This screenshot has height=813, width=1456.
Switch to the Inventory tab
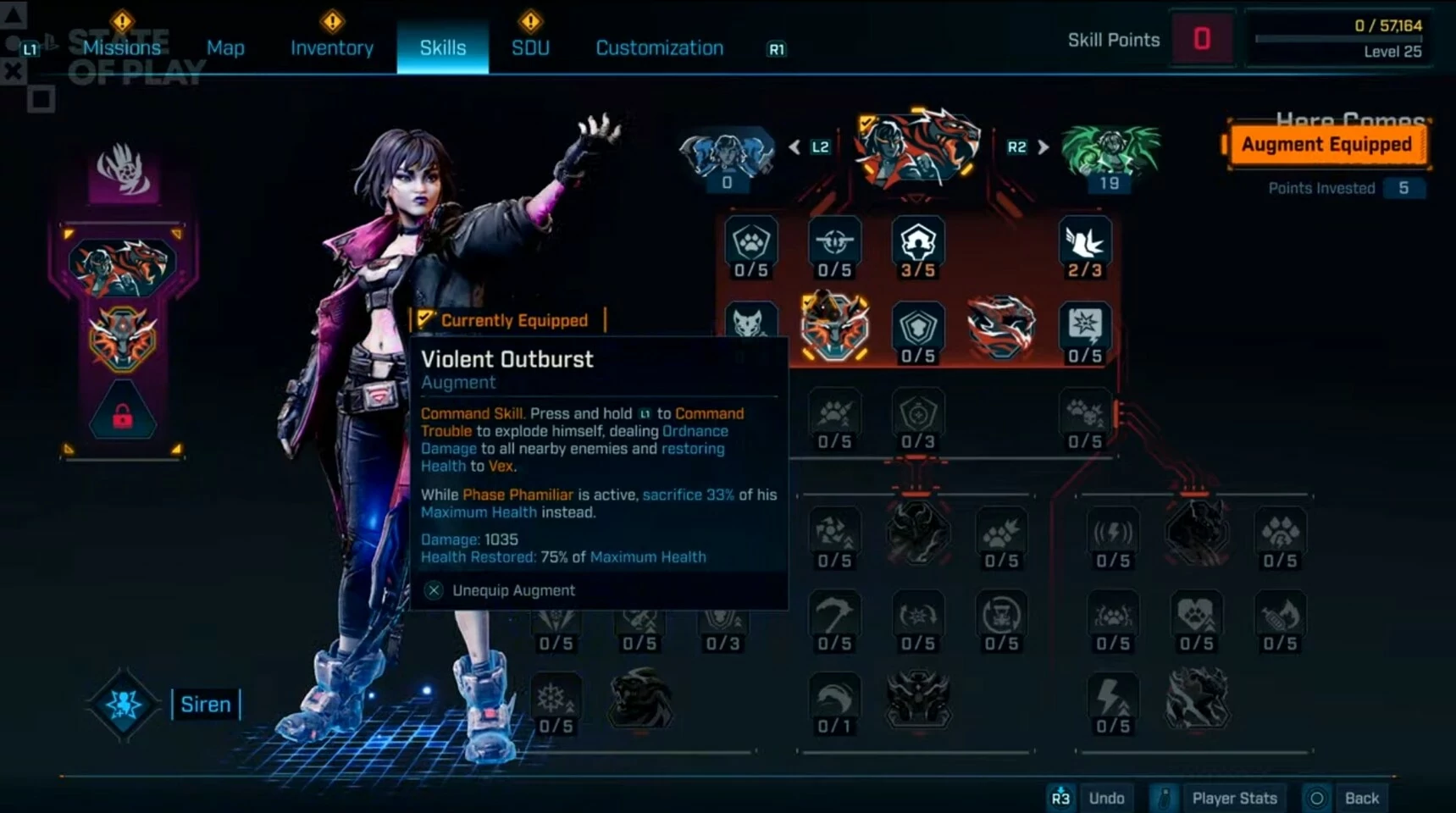331,47
